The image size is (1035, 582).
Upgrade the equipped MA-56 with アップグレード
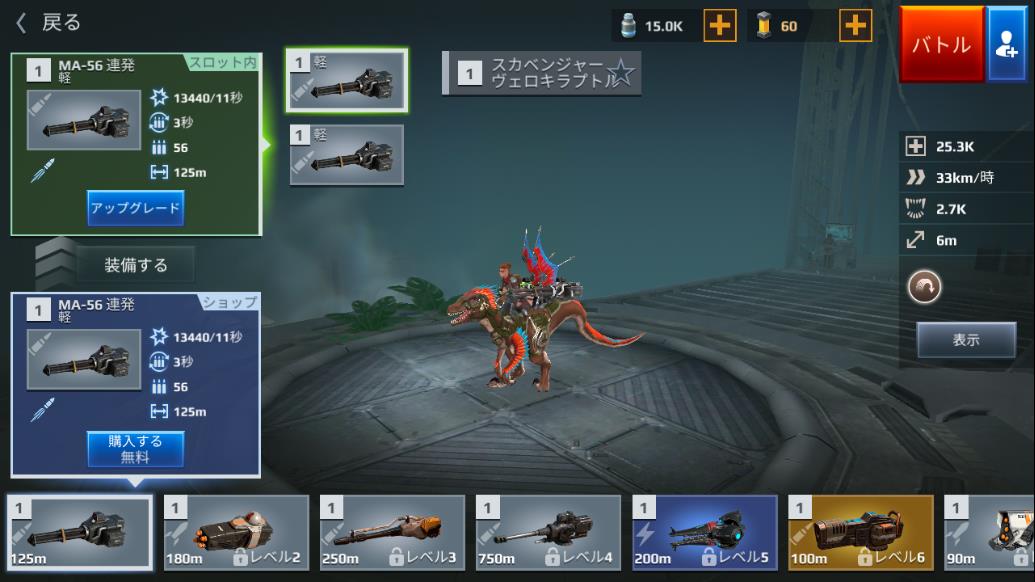click(136, 208)
